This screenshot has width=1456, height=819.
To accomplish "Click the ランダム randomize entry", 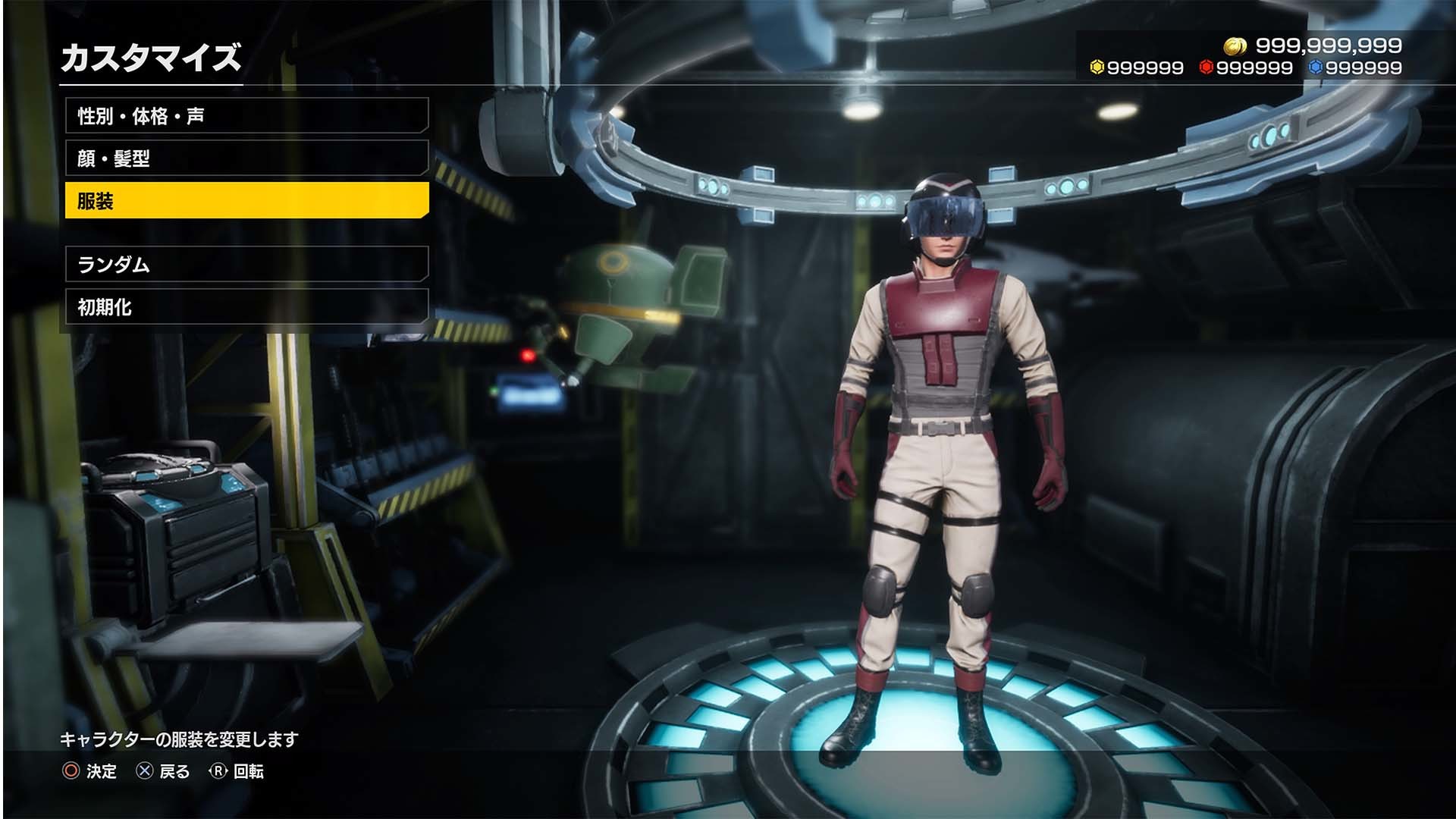I will pyautogui.click(x=246, y=265).
